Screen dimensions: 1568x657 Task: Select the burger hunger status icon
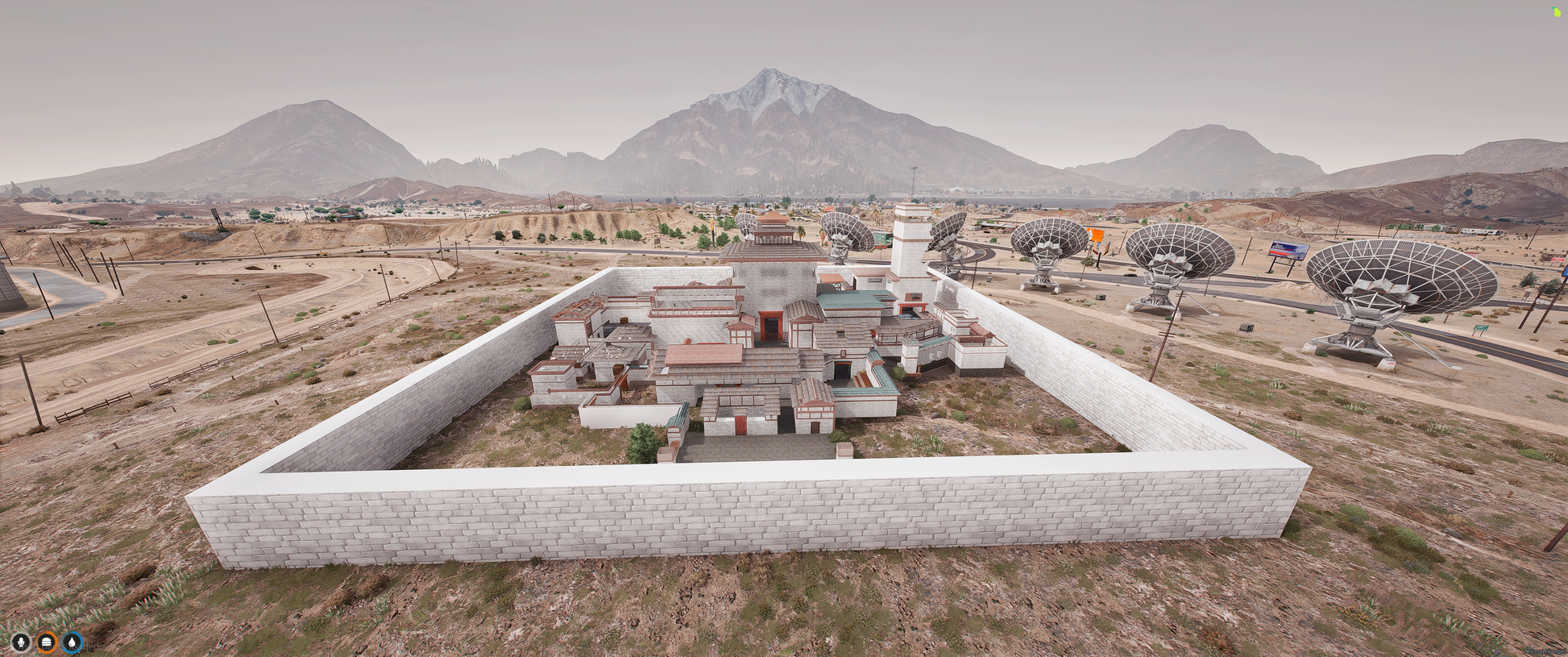pyautogui.click(x=47, y=642)
